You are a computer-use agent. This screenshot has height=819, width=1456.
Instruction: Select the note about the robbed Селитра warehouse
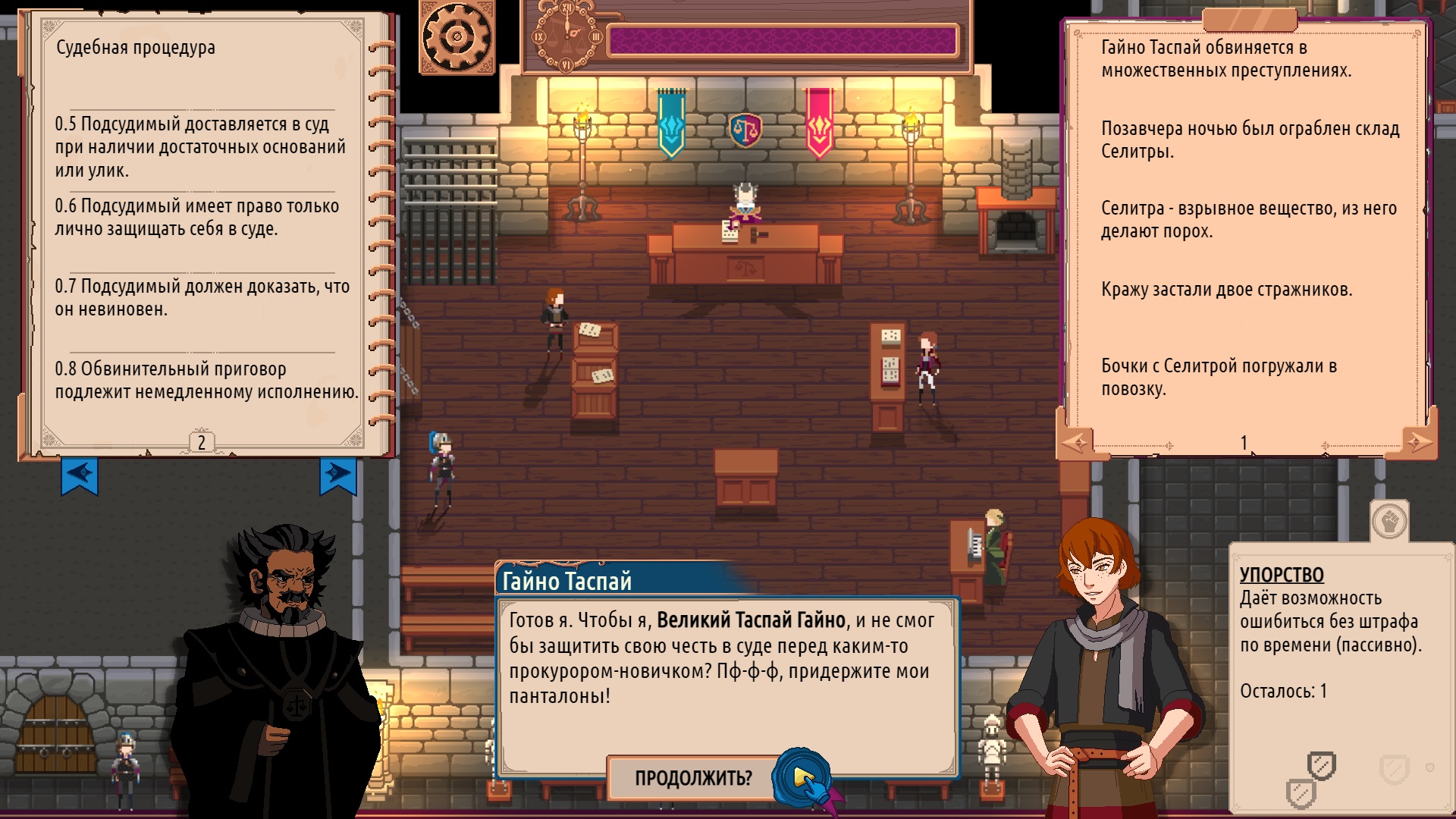coord(1250,140)
